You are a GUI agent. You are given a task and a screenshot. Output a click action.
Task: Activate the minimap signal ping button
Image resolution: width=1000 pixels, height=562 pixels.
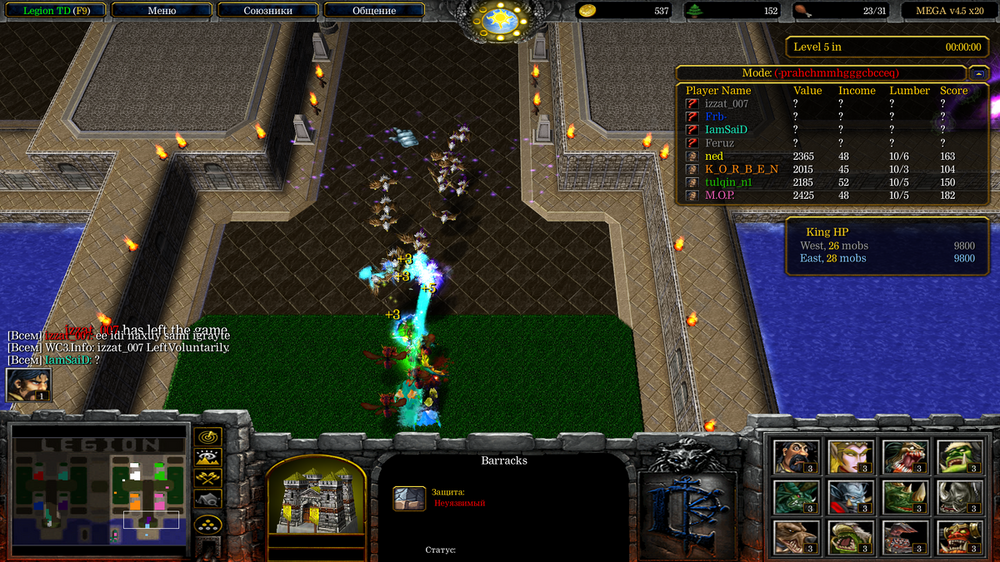click(x=208, y=437)
